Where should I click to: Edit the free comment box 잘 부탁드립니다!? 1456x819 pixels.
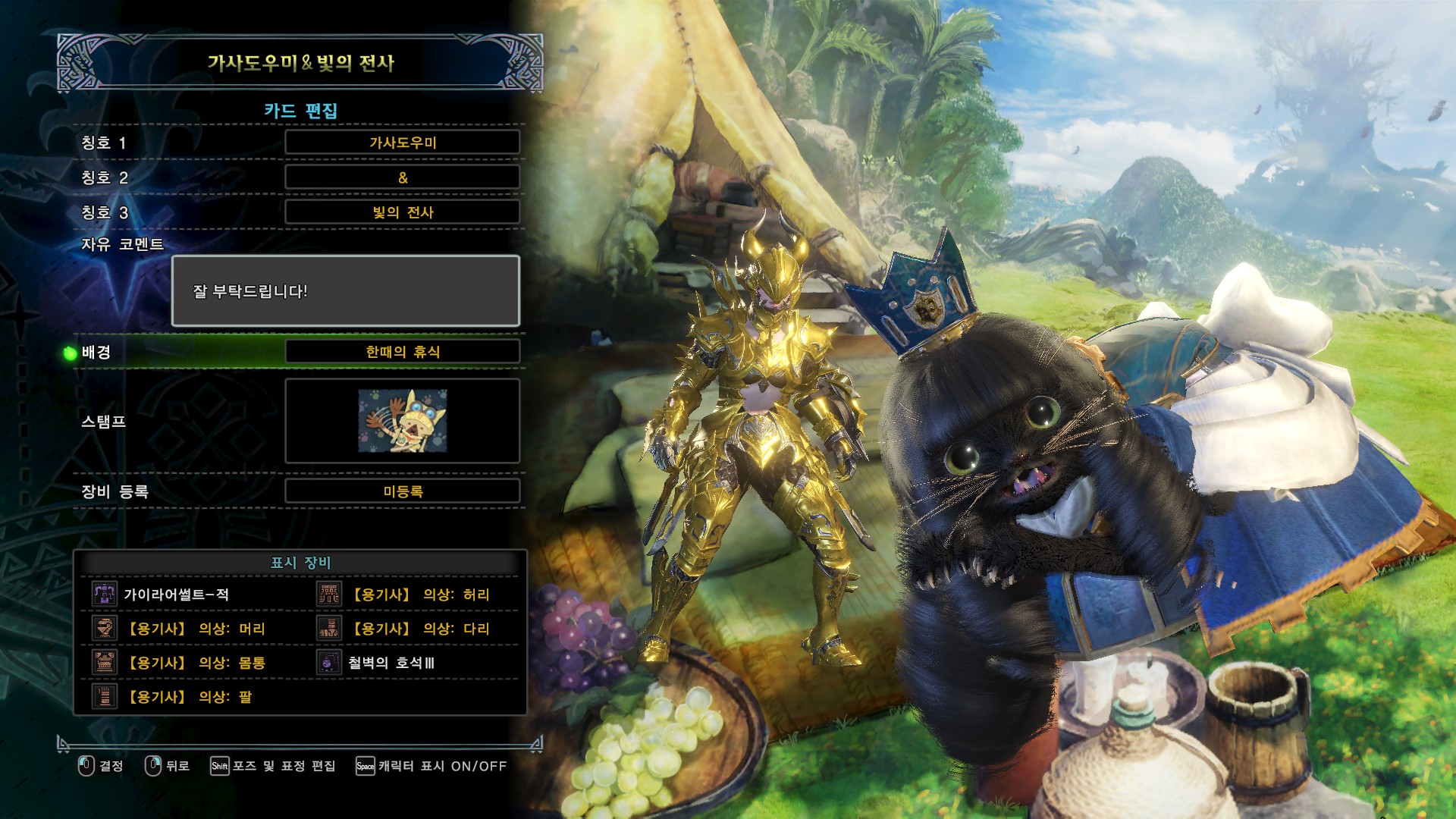point(346,291)
